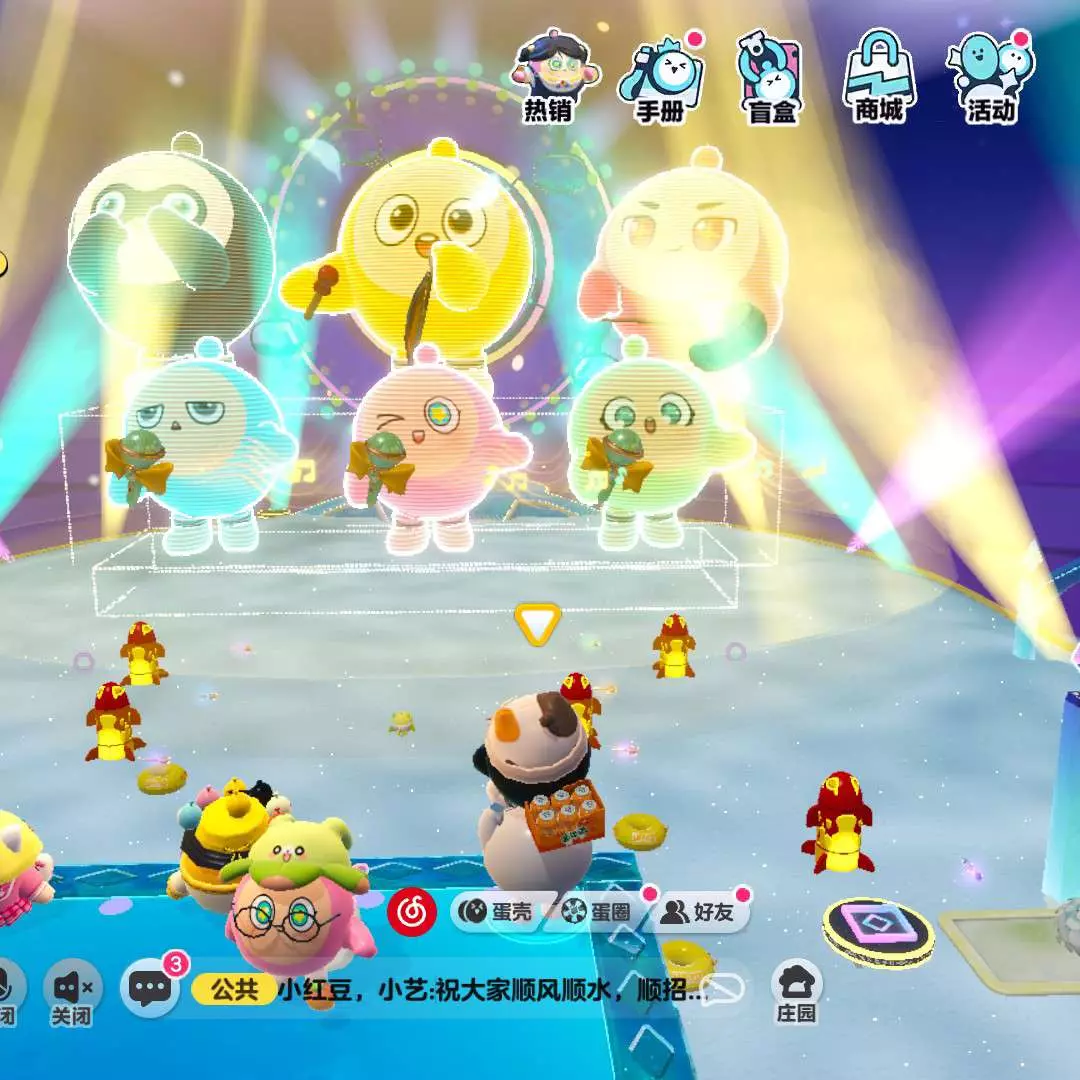This screenshot has height=1080, width=1080.
Task: Open the 活动 events menu
Action: [x=990, y=77]
